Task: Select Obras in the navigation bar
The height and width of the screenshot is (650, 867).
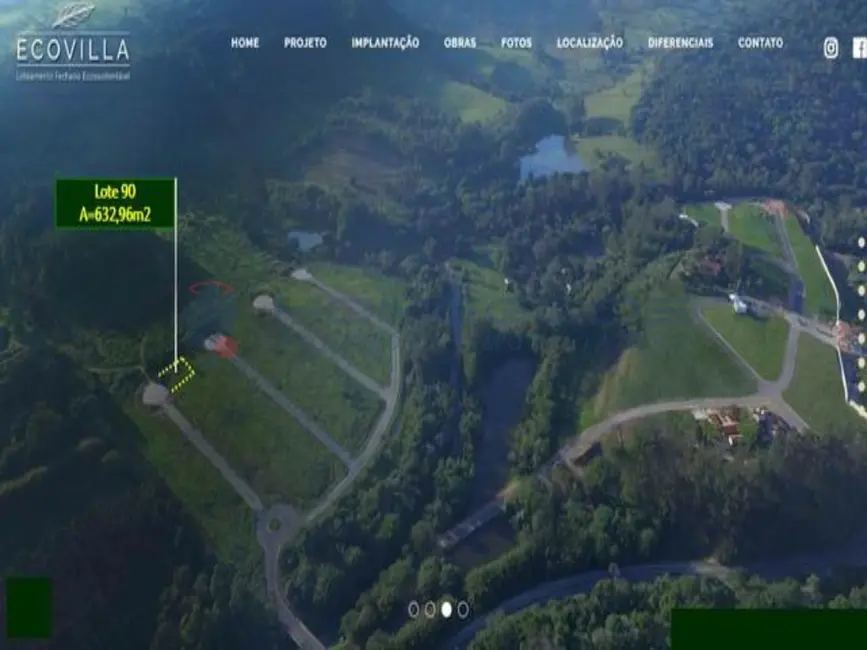Action: (460, 43)
